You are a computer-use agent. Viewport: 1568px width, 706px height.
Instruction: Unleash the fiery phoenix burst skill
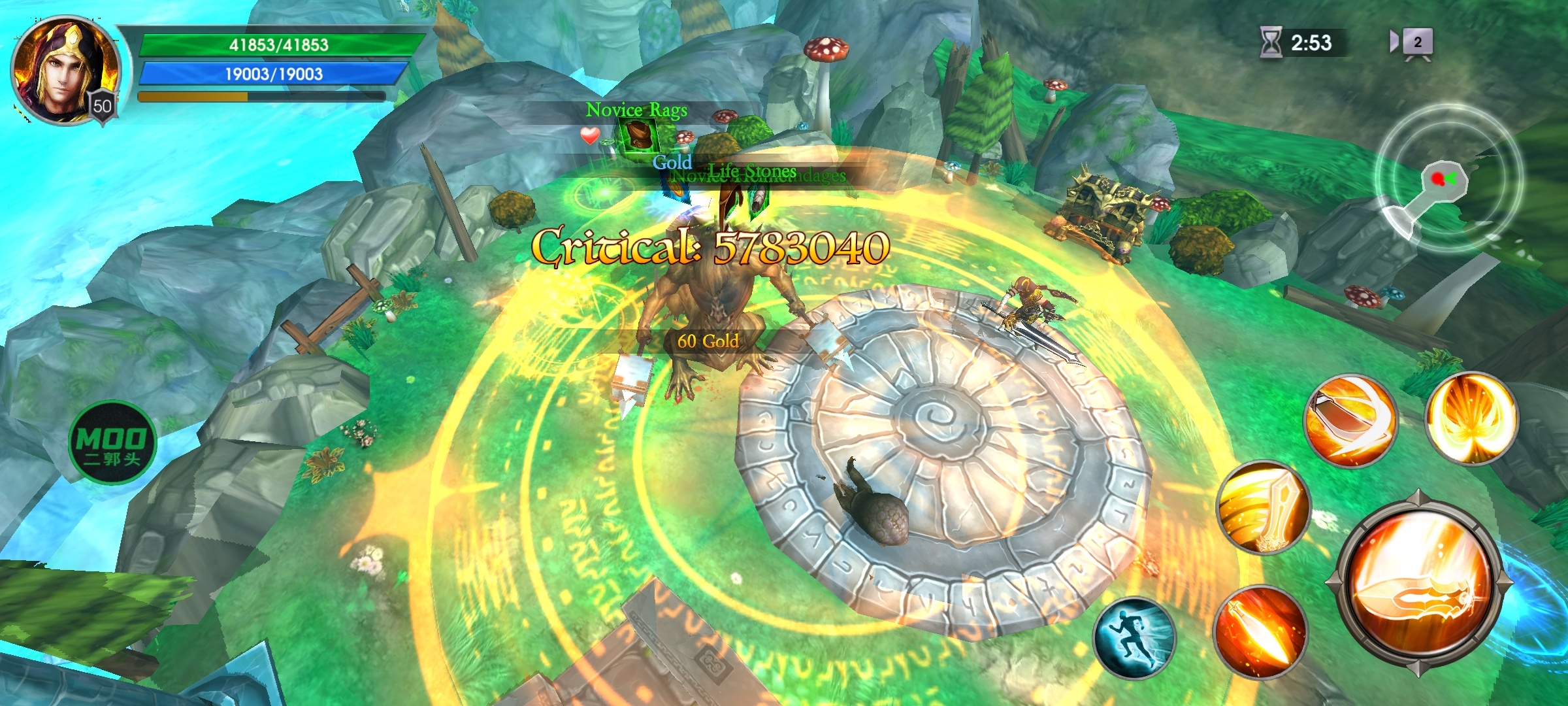click(1471, 417)
